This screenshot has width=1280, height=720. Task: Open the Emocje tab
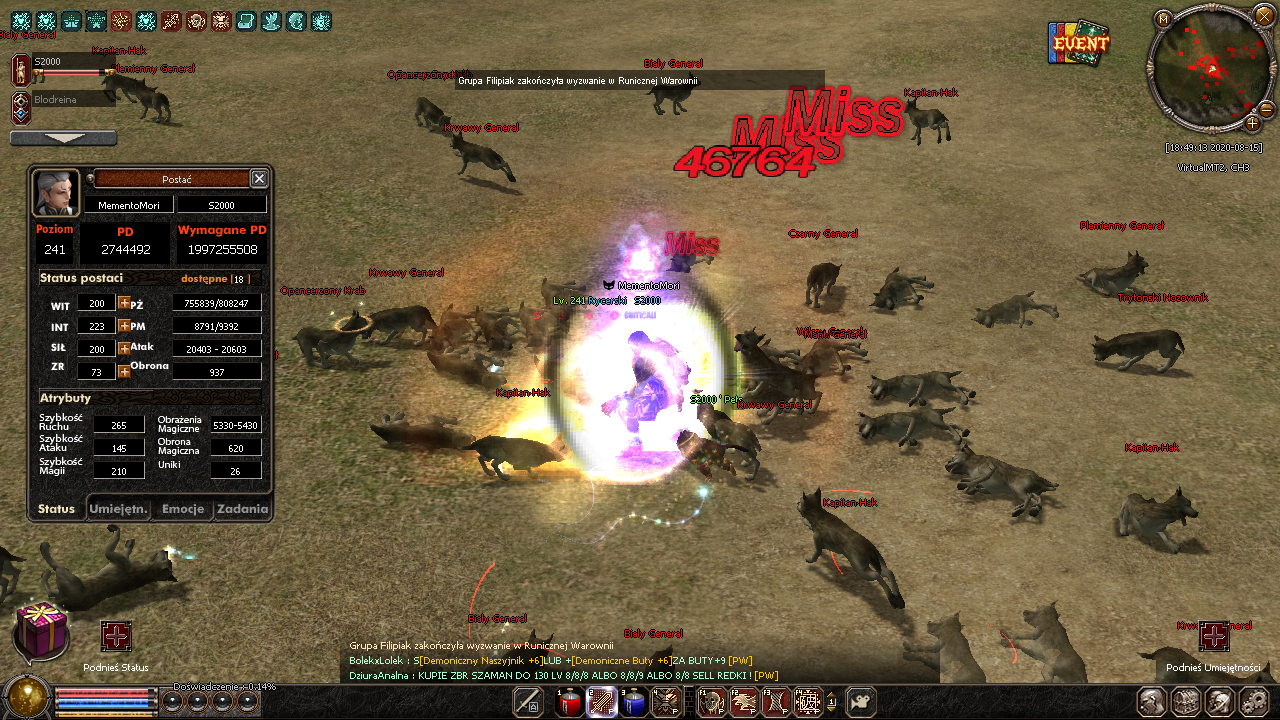tap(183, 509)
